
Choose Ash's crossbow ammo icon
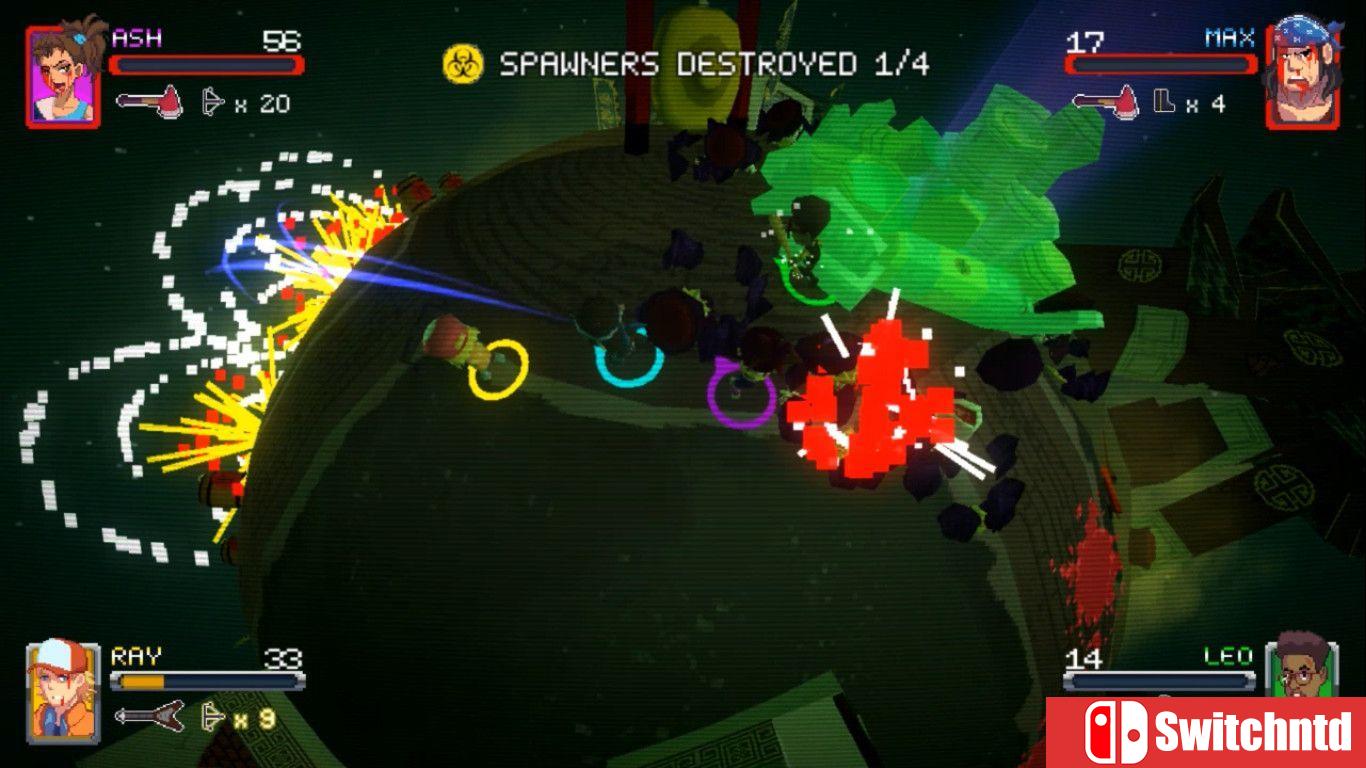tap(212, 103)
